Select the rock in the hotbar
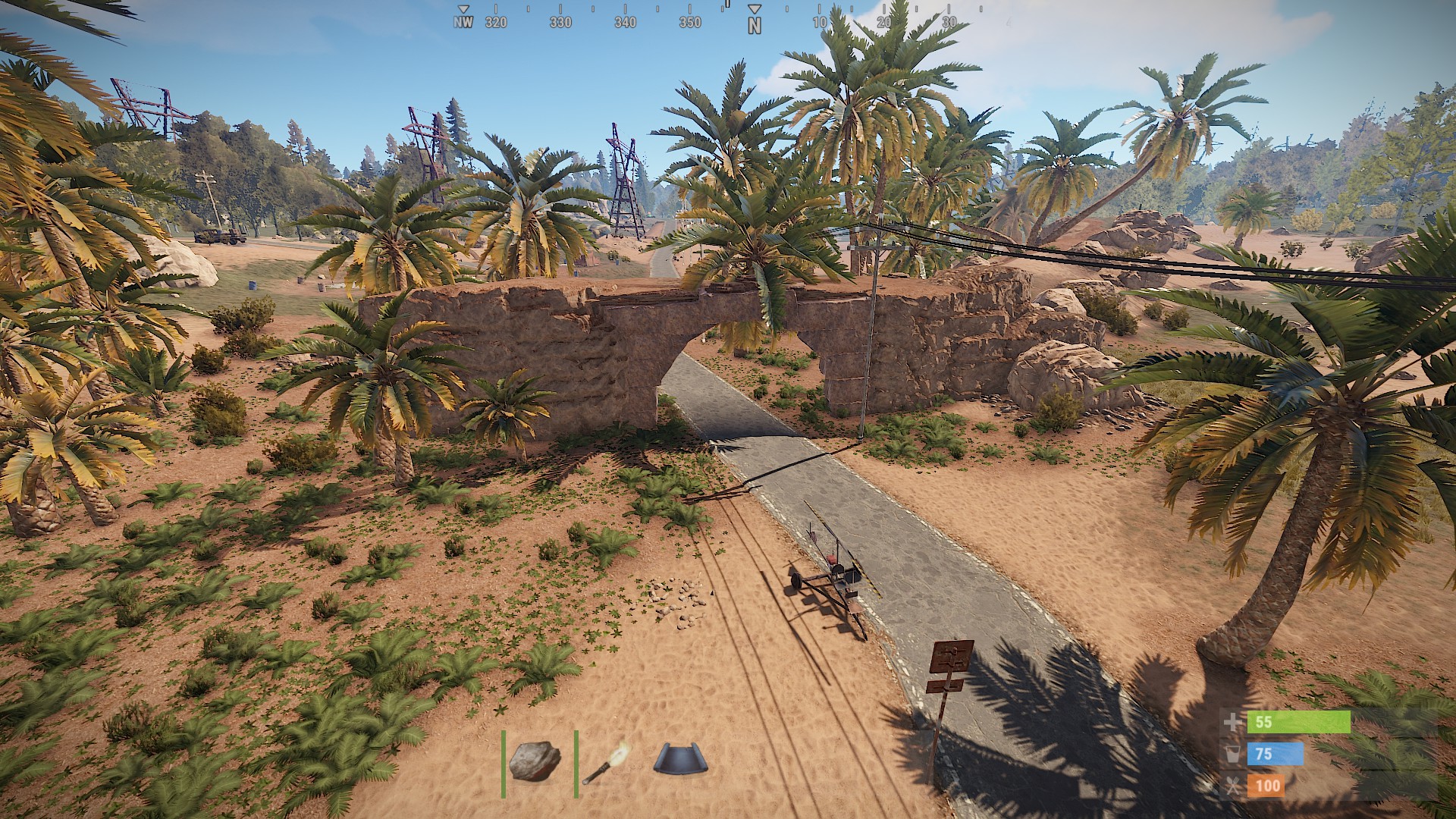The height and width of the screenshot is (819, 1456). coord(535,761)
